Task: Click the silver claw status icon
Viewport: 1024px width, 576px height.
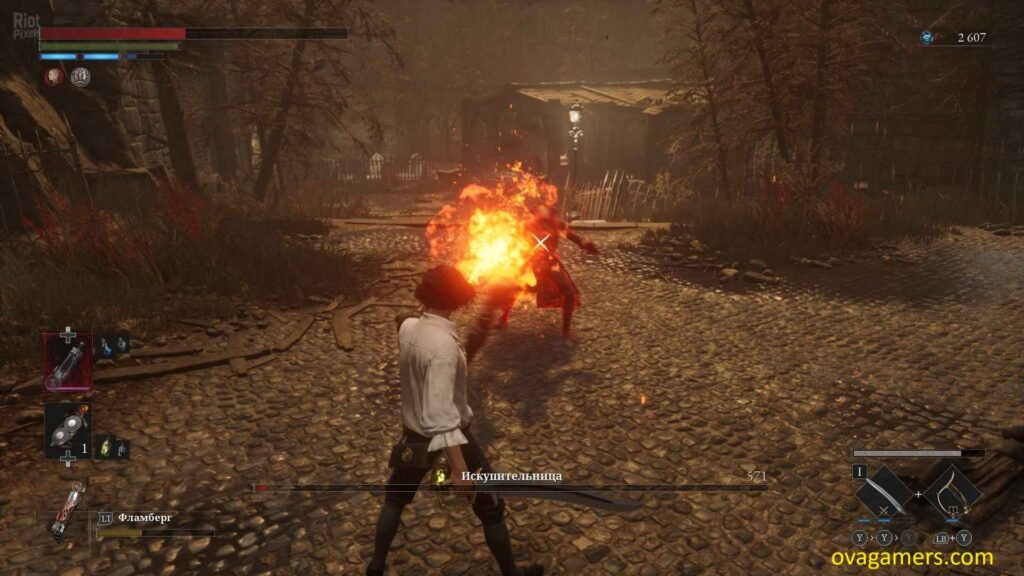Action: pos(80,76)
